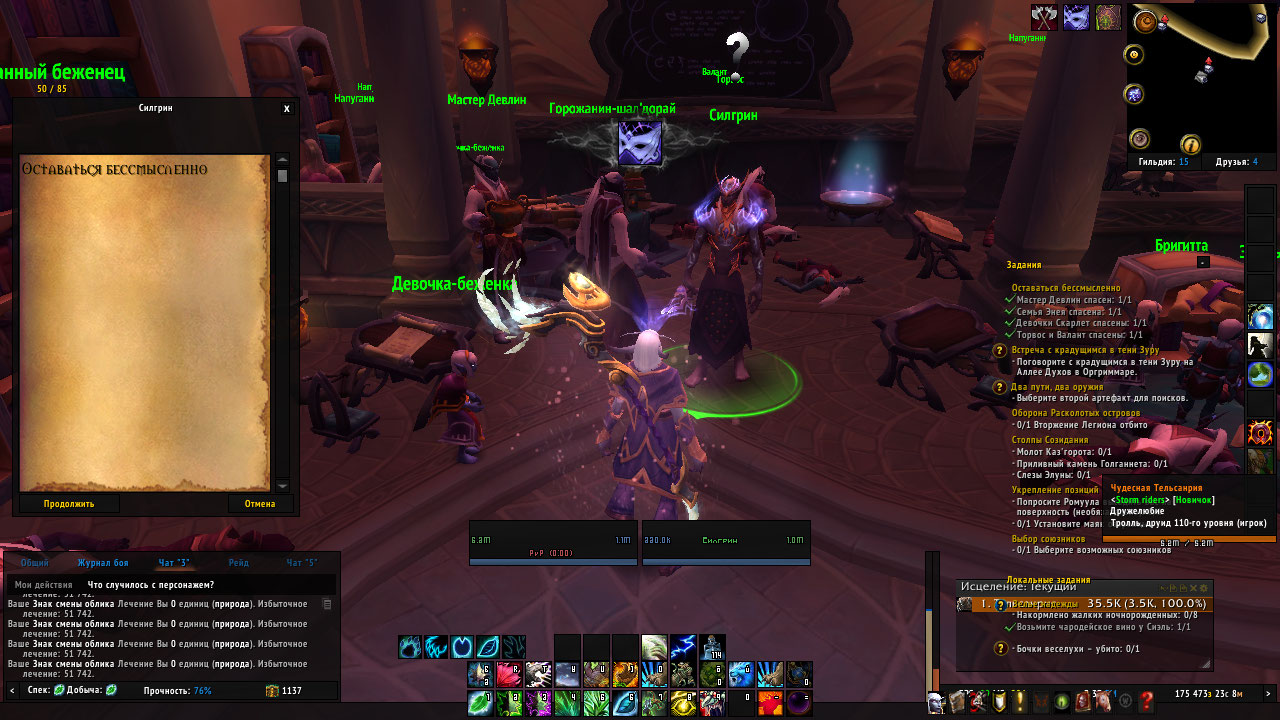Click the Отмена (Cancel) button
The height and width of the screenshot is (720, 1280).
[x=259, y=504]
